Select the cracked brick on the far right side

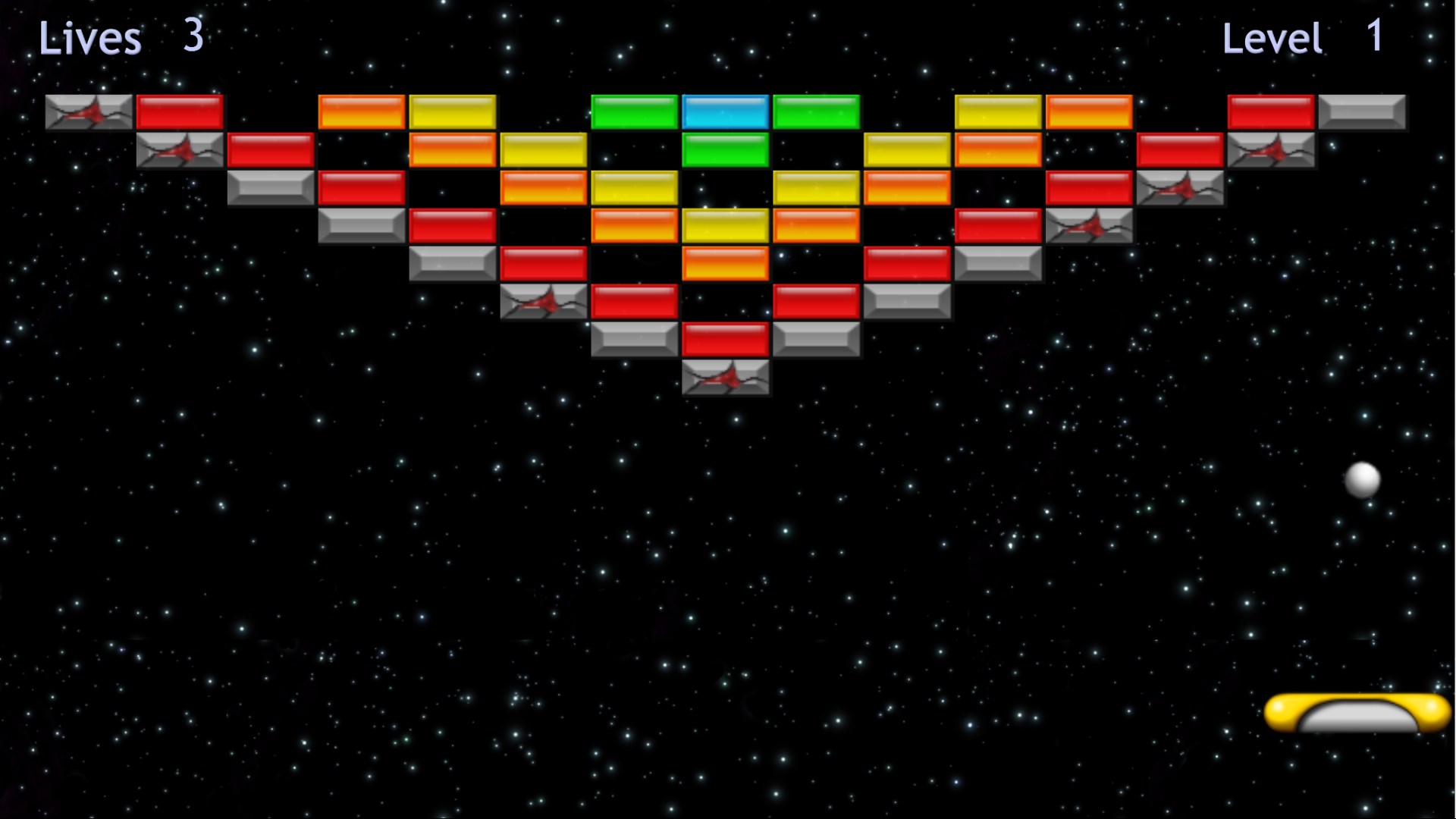[x=1269, y=149]
